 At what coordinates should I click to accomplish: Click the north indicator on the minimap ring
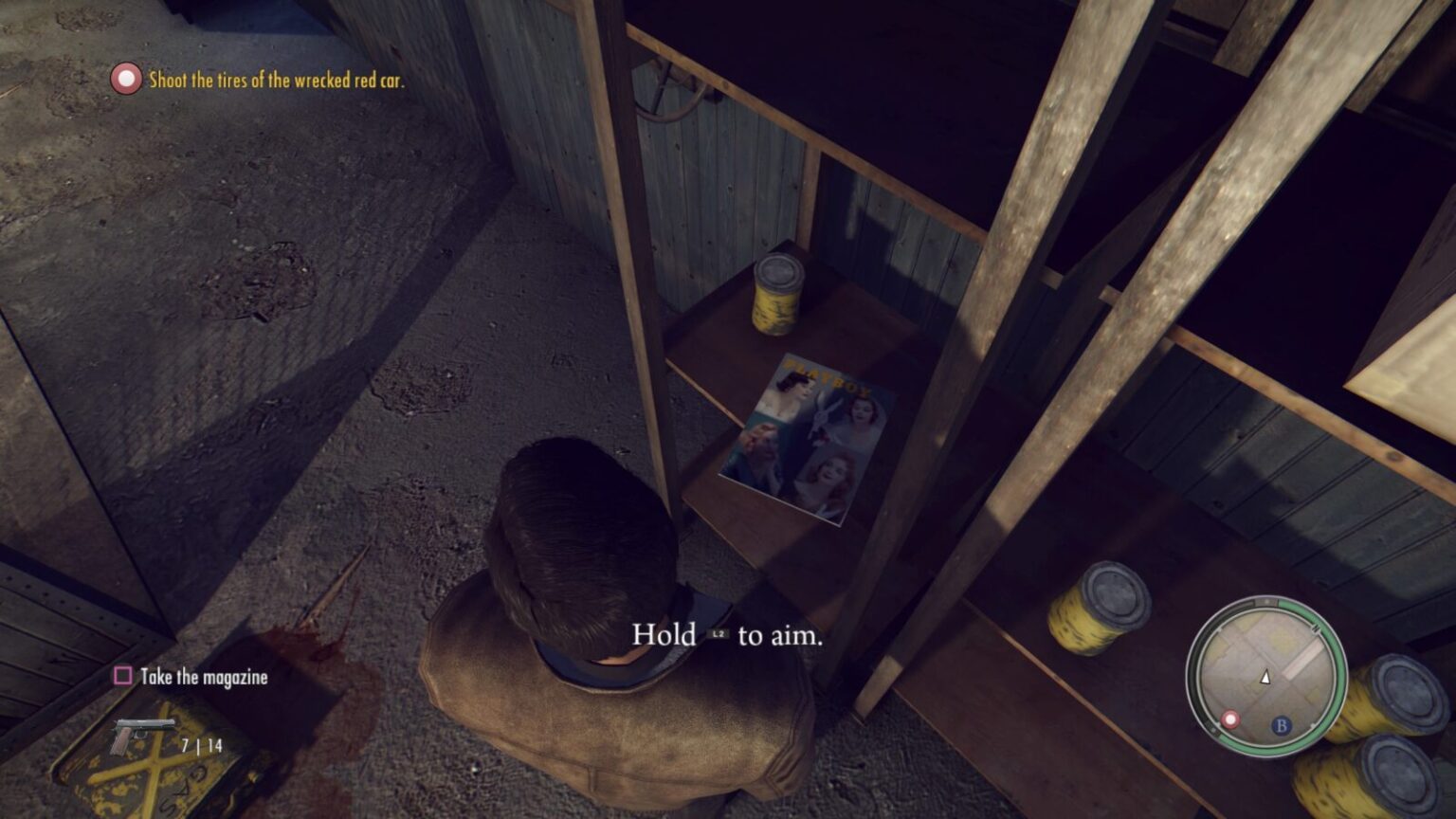(x=1266, y=600)
